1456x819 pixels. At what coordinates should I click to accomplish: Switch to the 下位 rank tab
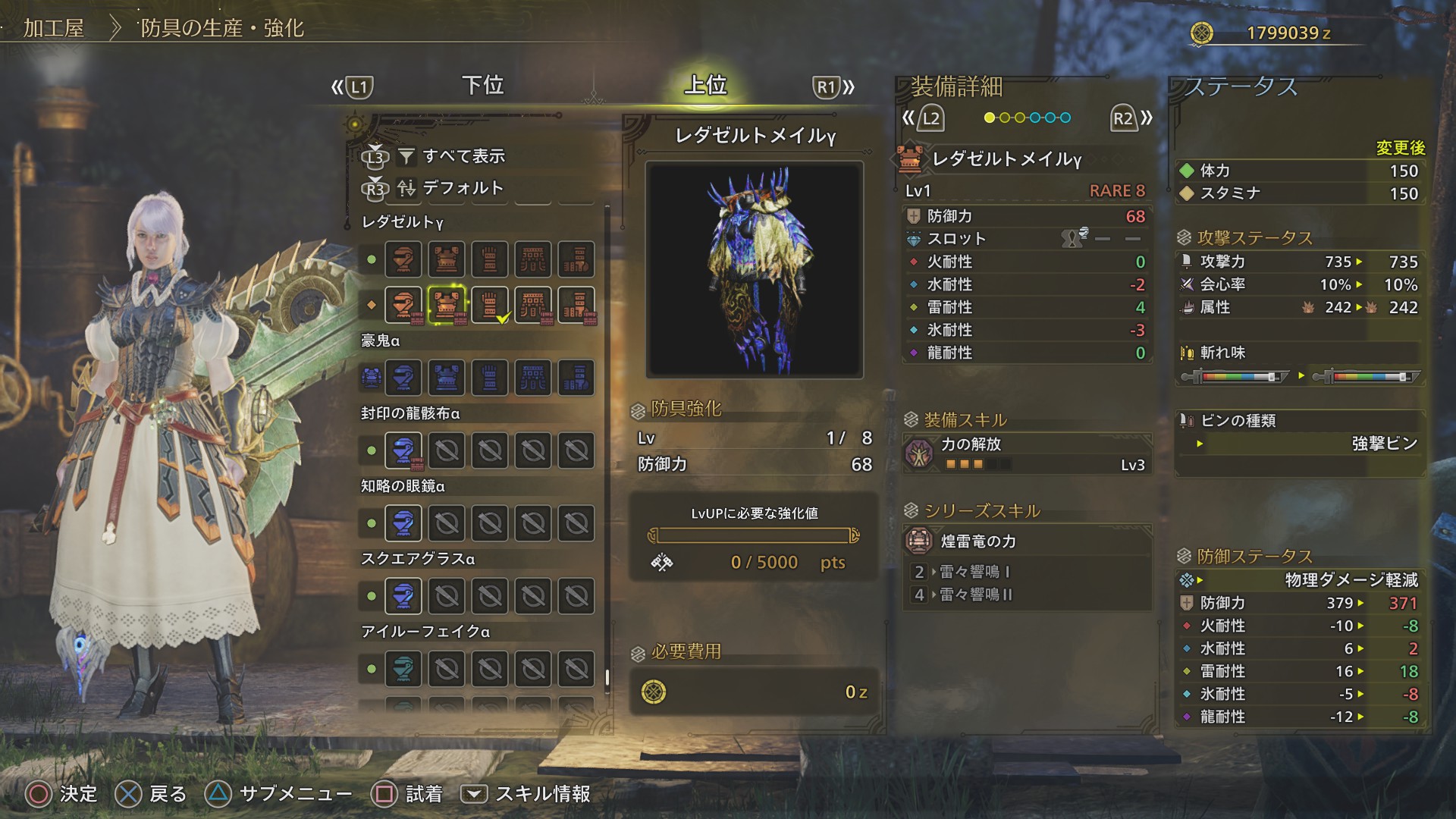click(x=483, y=85)
